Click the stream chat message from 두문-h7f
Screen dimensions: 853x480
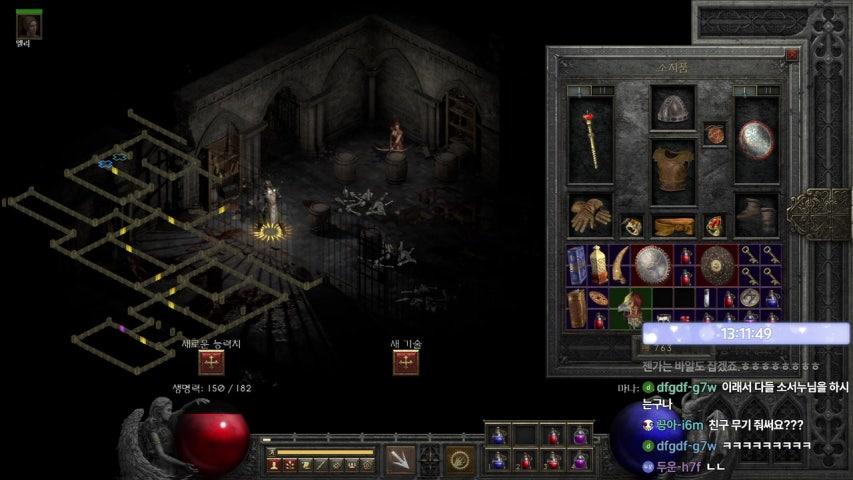point(700,467)
